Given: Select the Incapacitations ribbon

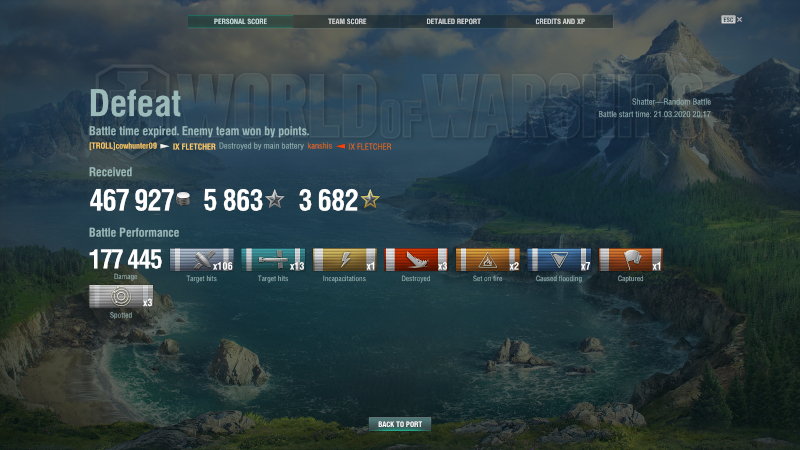Looking at the screenshot, I should (x=344, y=261).
